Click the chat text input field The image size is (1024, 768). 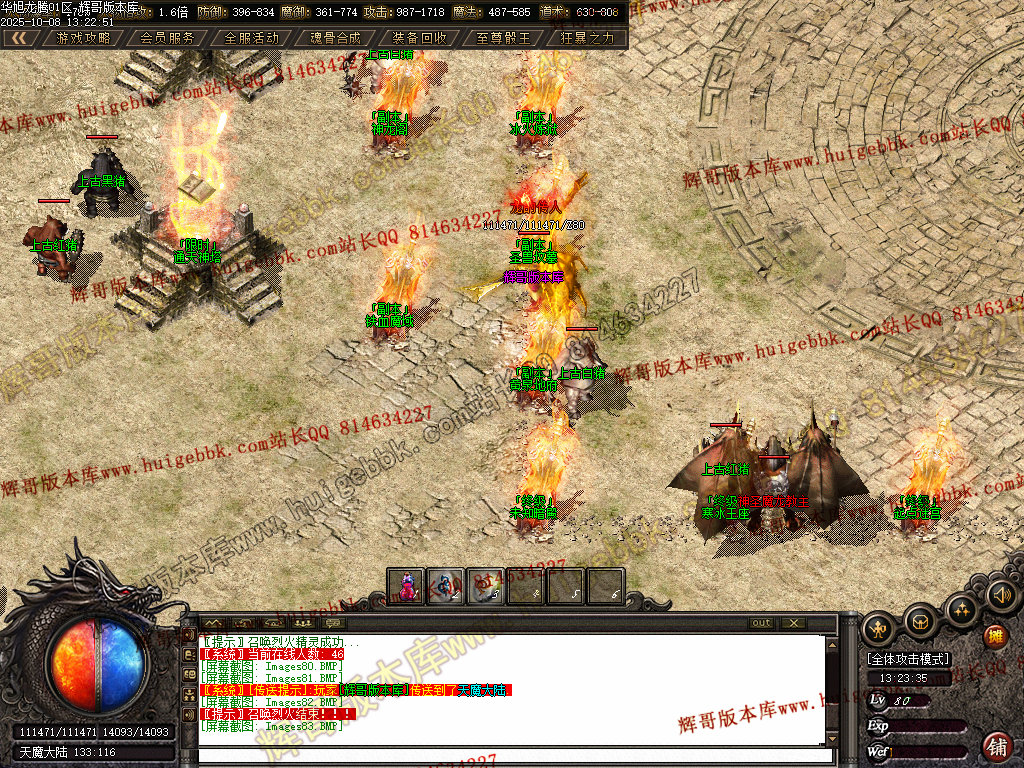[x=515, y=755]
